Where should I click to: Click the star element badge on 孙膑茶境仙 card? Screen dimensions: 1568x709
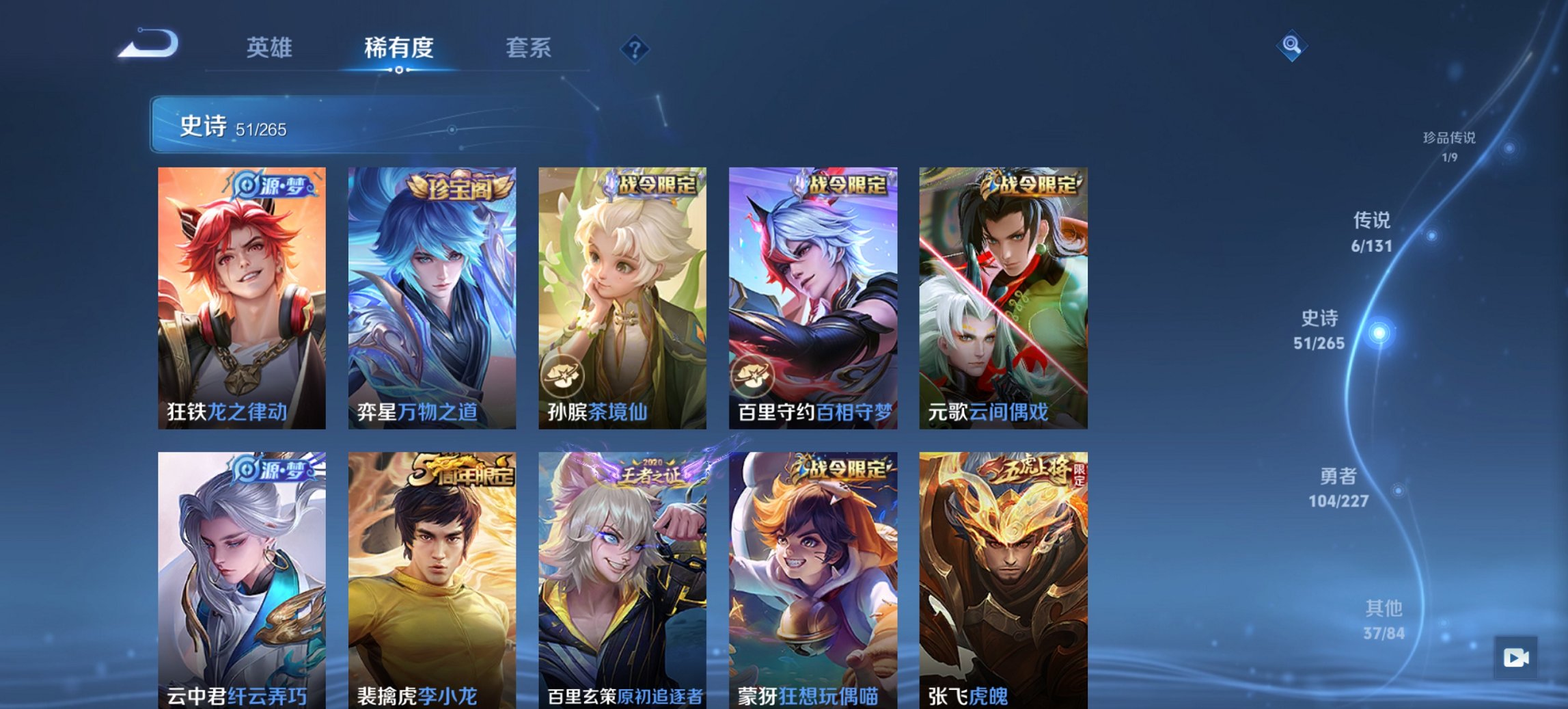(x=563, y=376)
